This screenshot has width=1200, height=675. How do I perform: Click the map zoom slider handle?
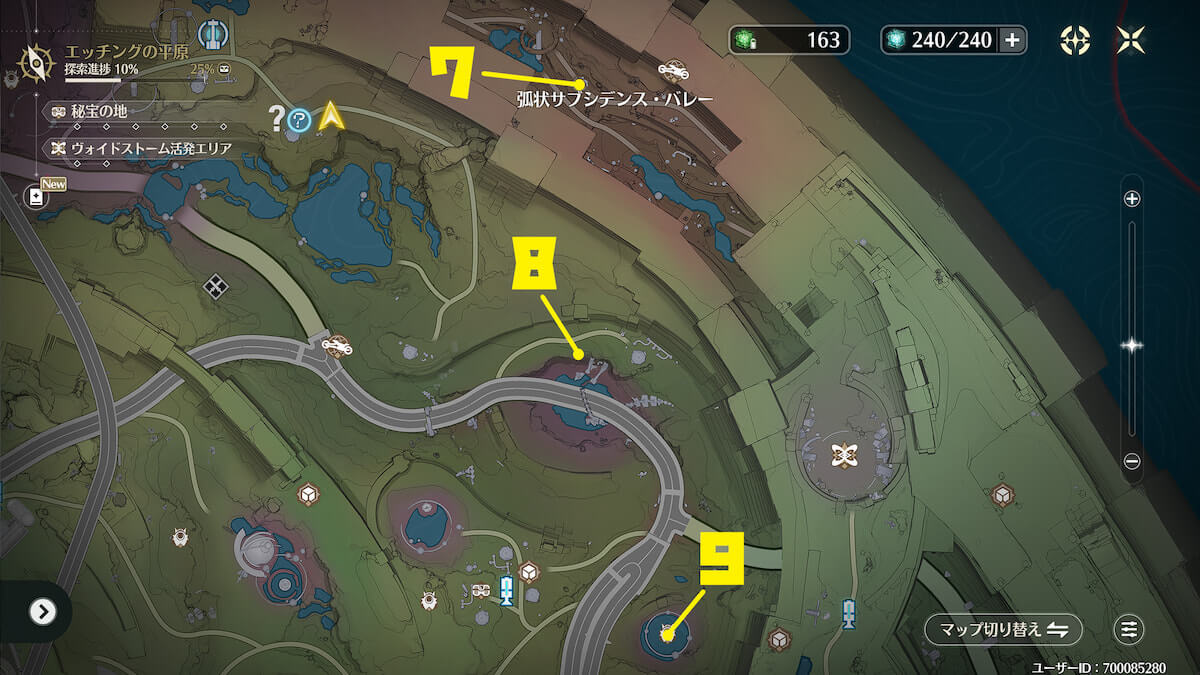[x=1132, y=345]
